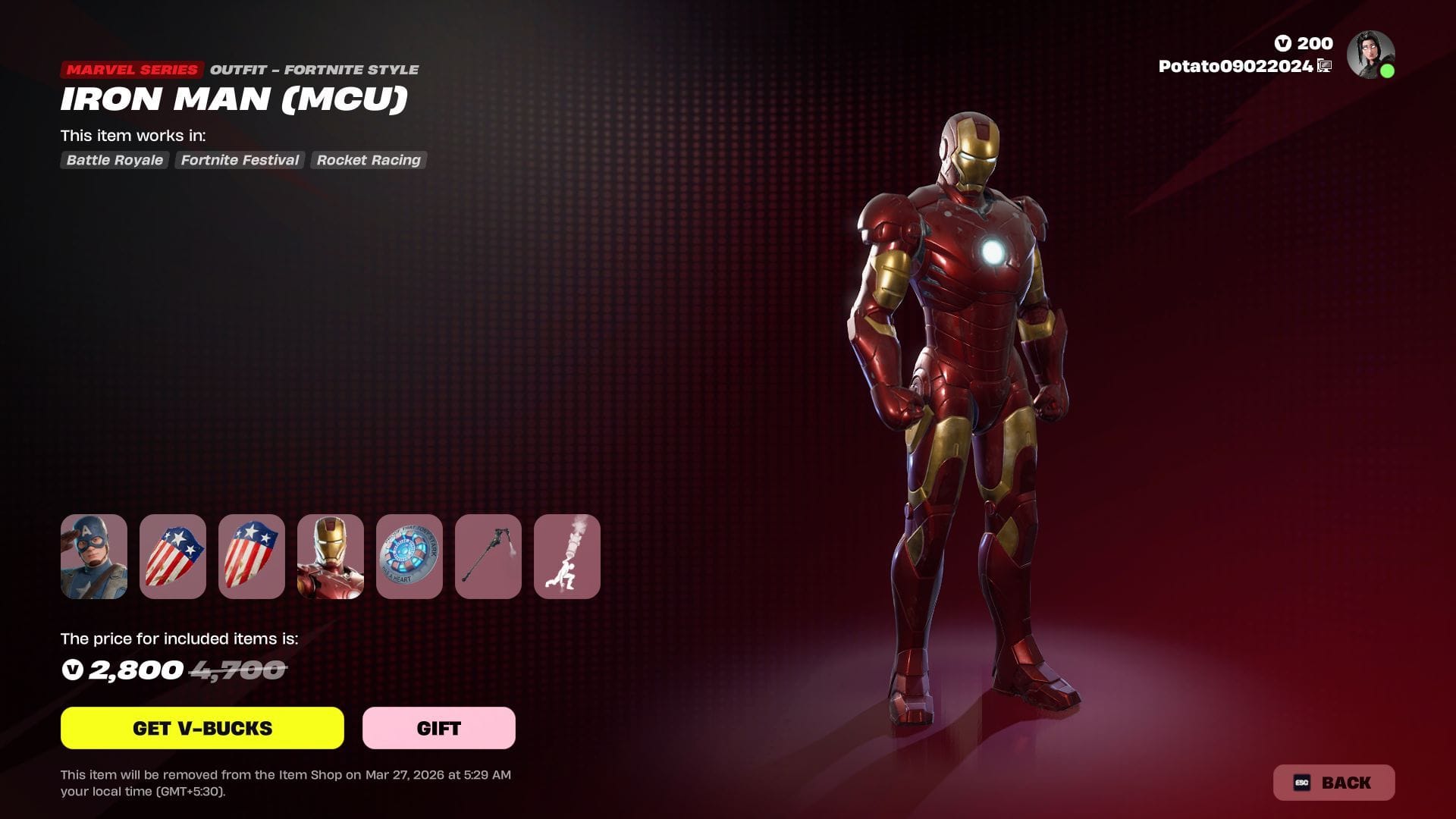This screenshot has width=1456, height=819.
Task: View the arc reactor back bling thumbnail
Action: pos(409,557)
